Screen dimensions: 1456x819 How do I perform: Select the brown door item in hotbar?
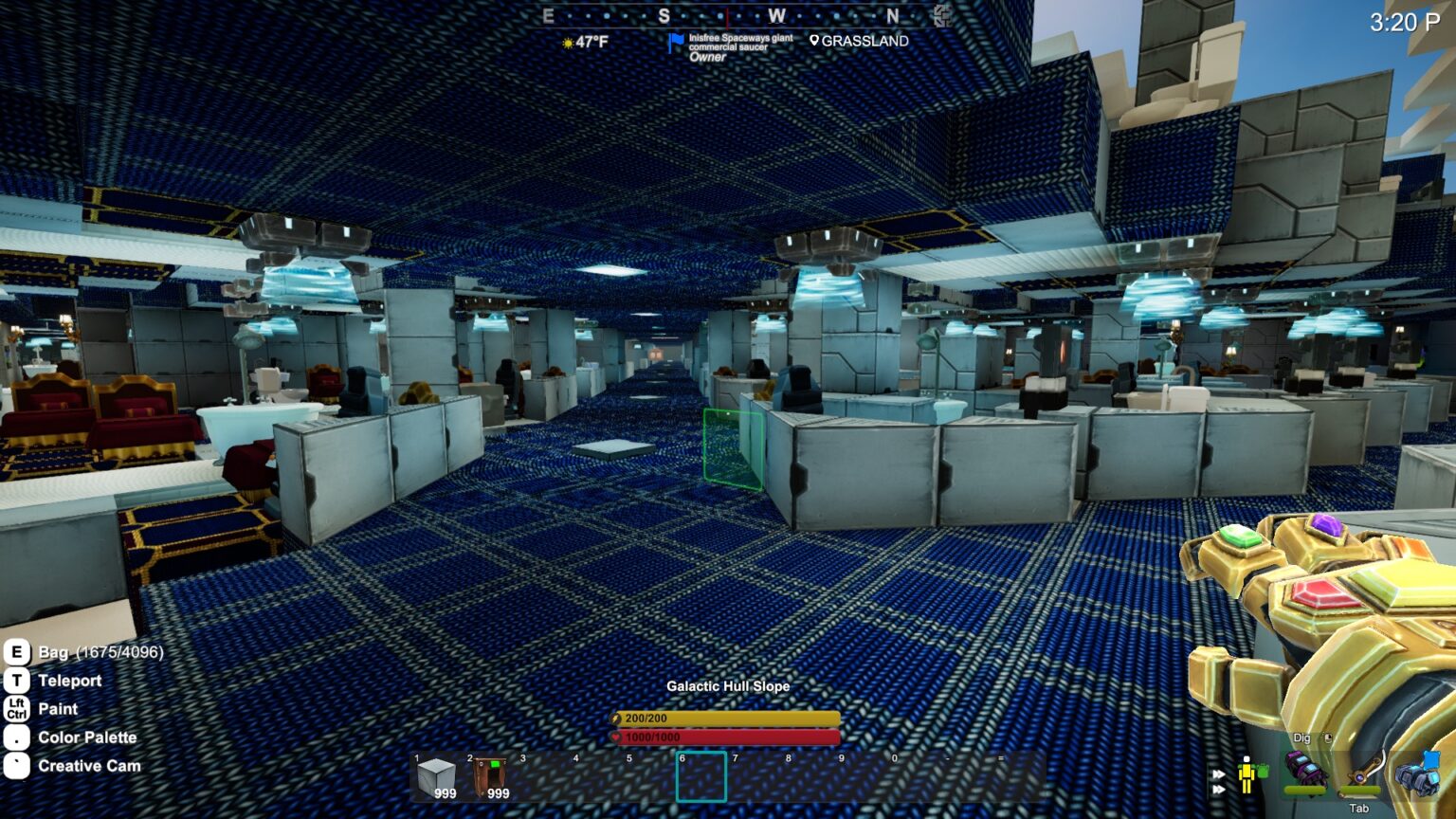[490, 778]
